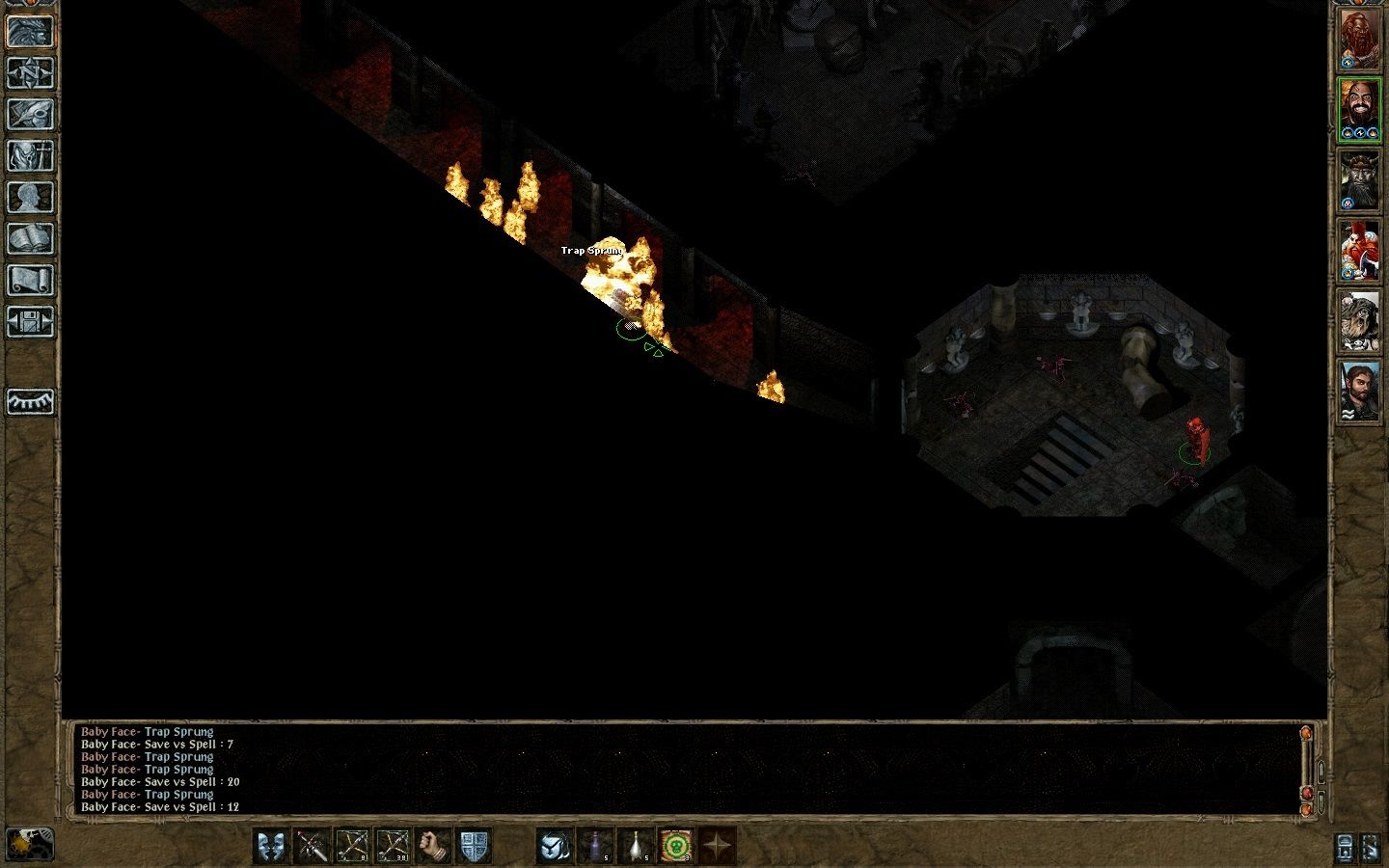Expand the message log with the top orange arrow
Image resolution: width=1389 pixels, height=868 pixels.
coord(1306,733)
